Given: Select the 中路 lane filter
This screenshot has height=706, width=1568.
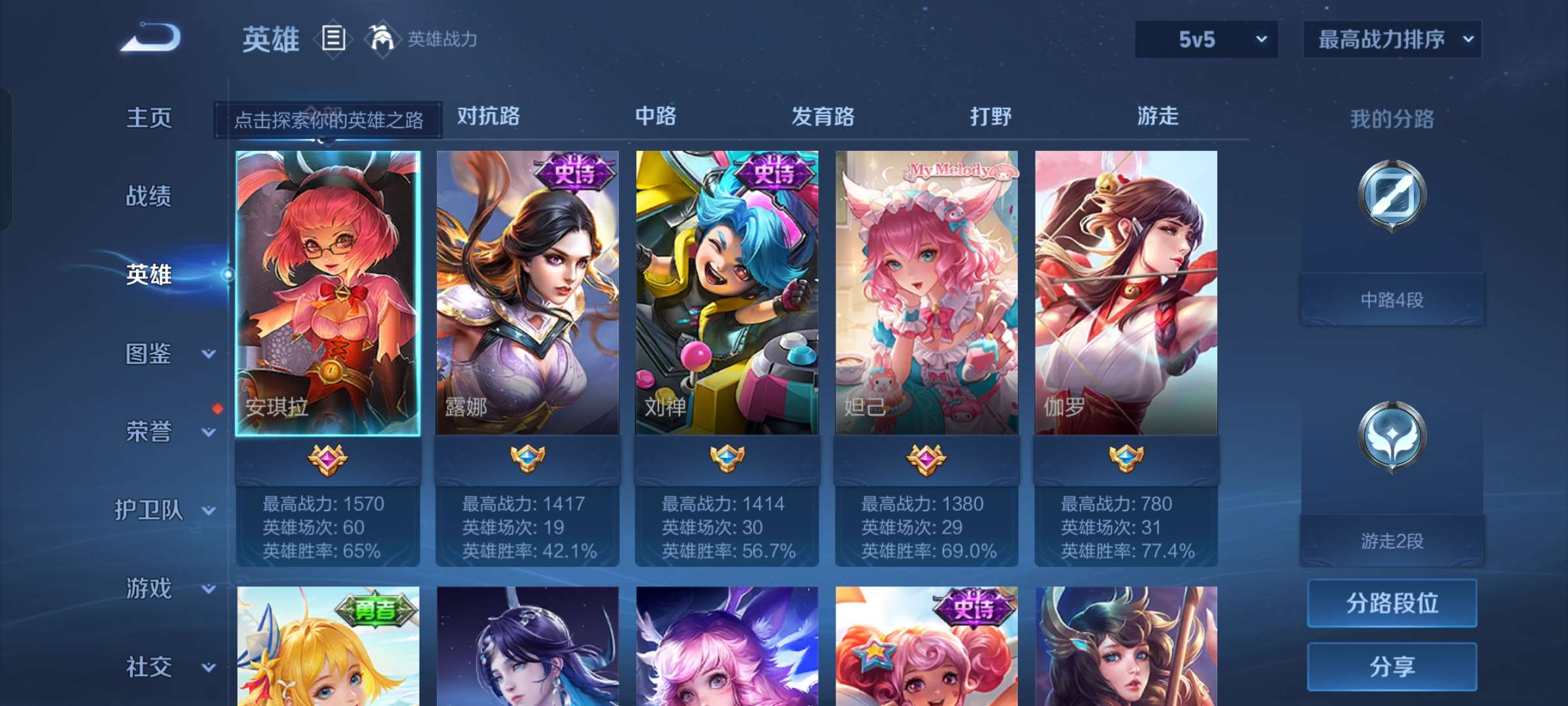Looking at the screenshot, I should point(657,116).
